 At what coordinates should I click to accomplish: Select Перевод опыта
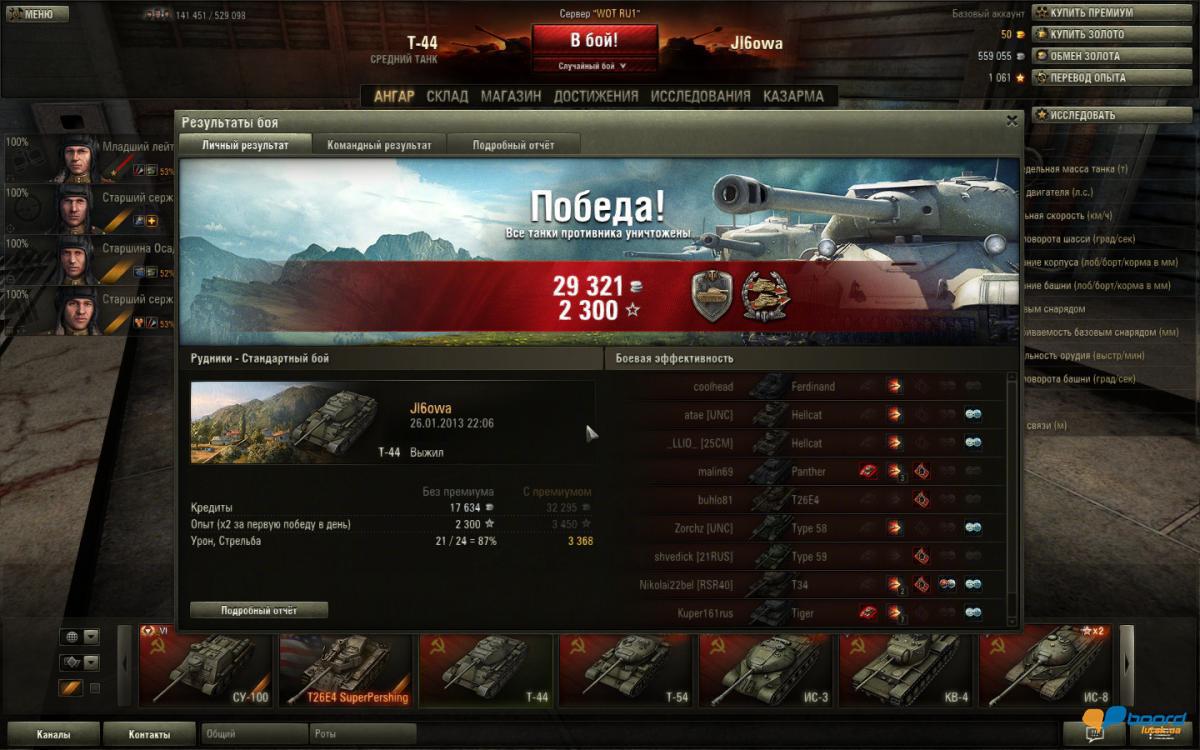click(1086, 77)
